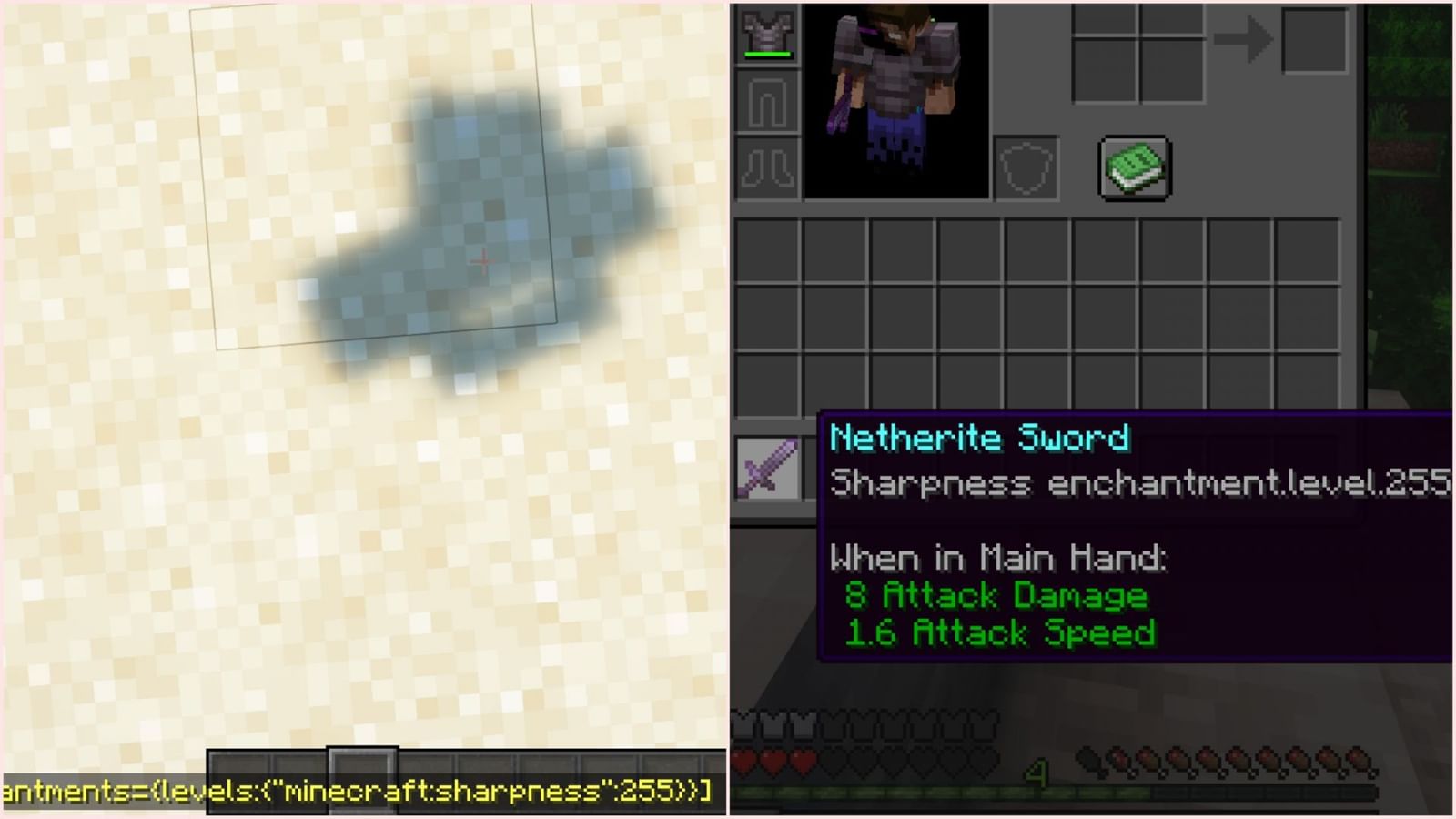Click the Netherite Sword tooltip title
Screen dimensions: 1456x819
click(x=978, y=440)
